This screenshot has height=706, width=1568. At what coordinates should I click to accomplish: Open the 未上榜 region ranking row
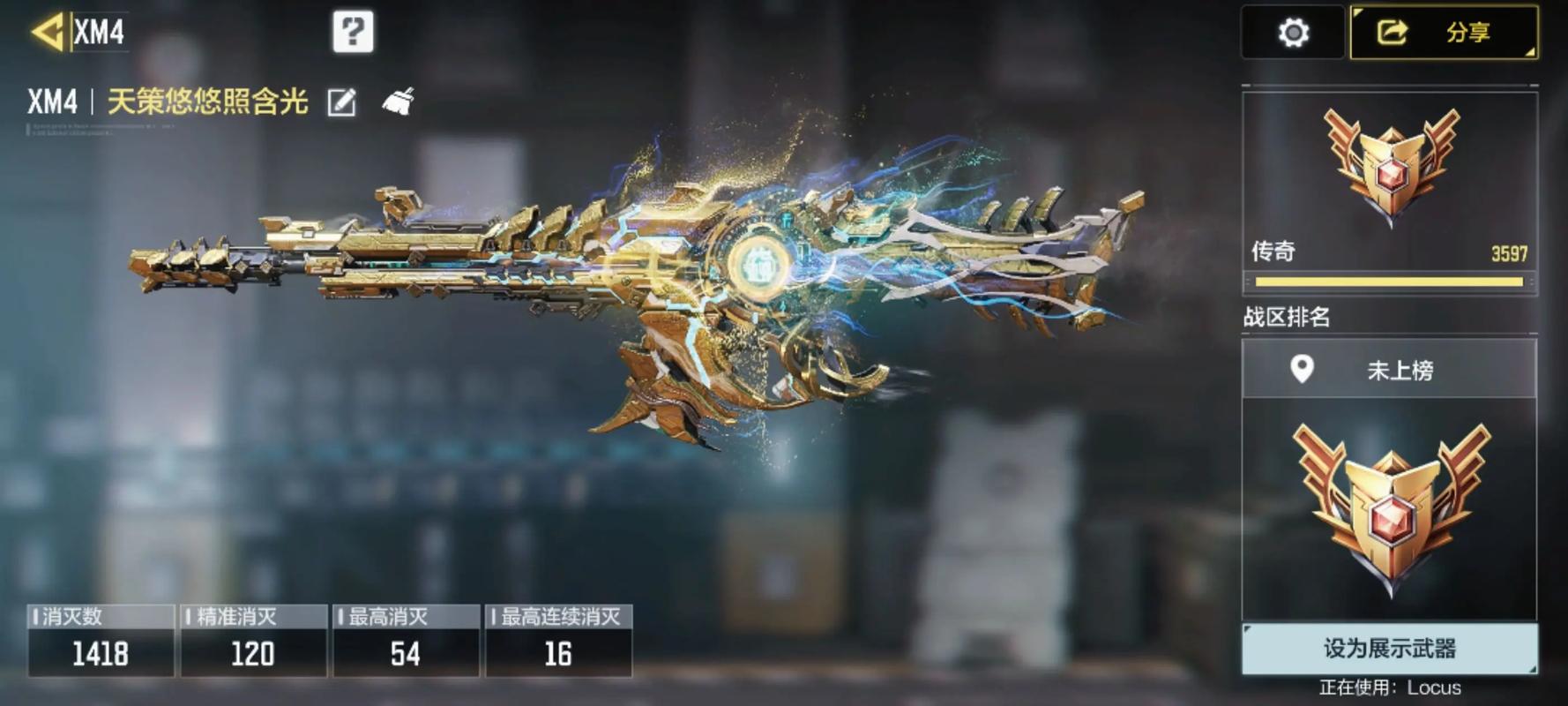click(1389, 369)
